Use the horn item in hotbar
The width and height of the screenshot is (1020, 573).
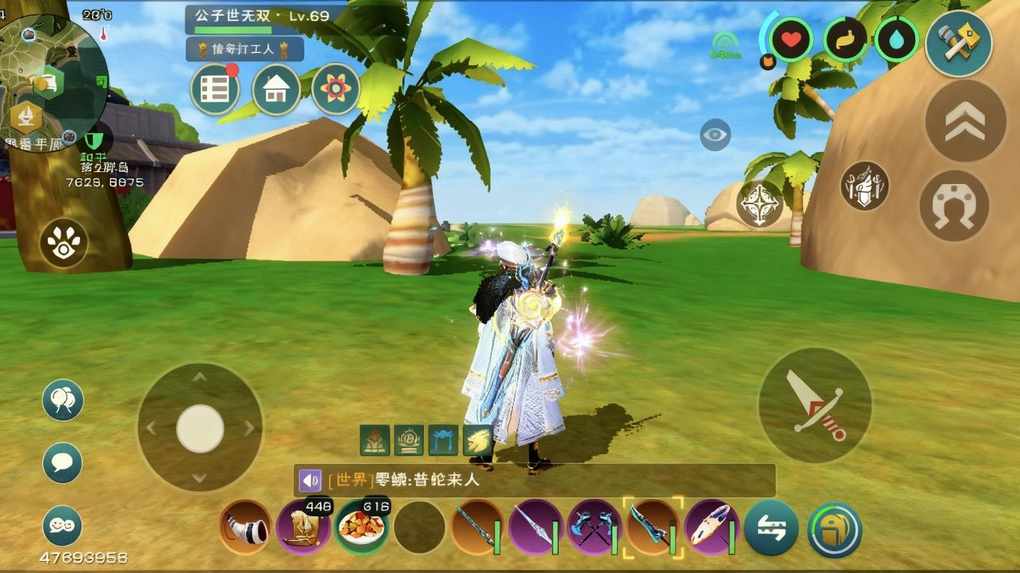coord(245,527)
